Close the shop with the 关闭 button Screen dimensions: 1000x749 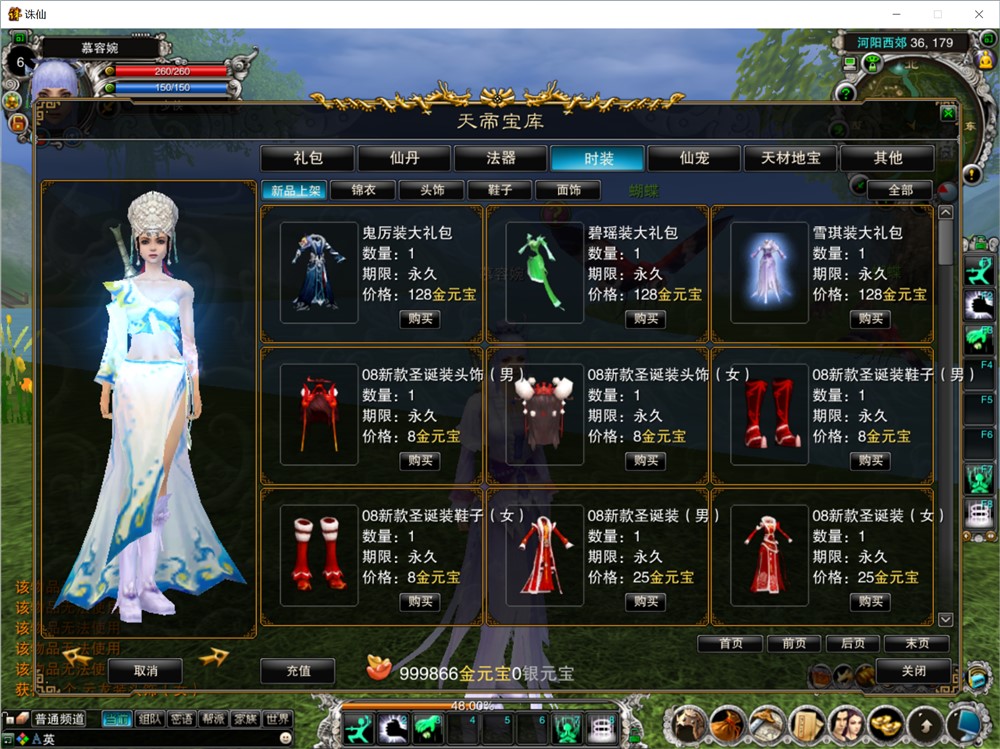[x=913, y=671]
